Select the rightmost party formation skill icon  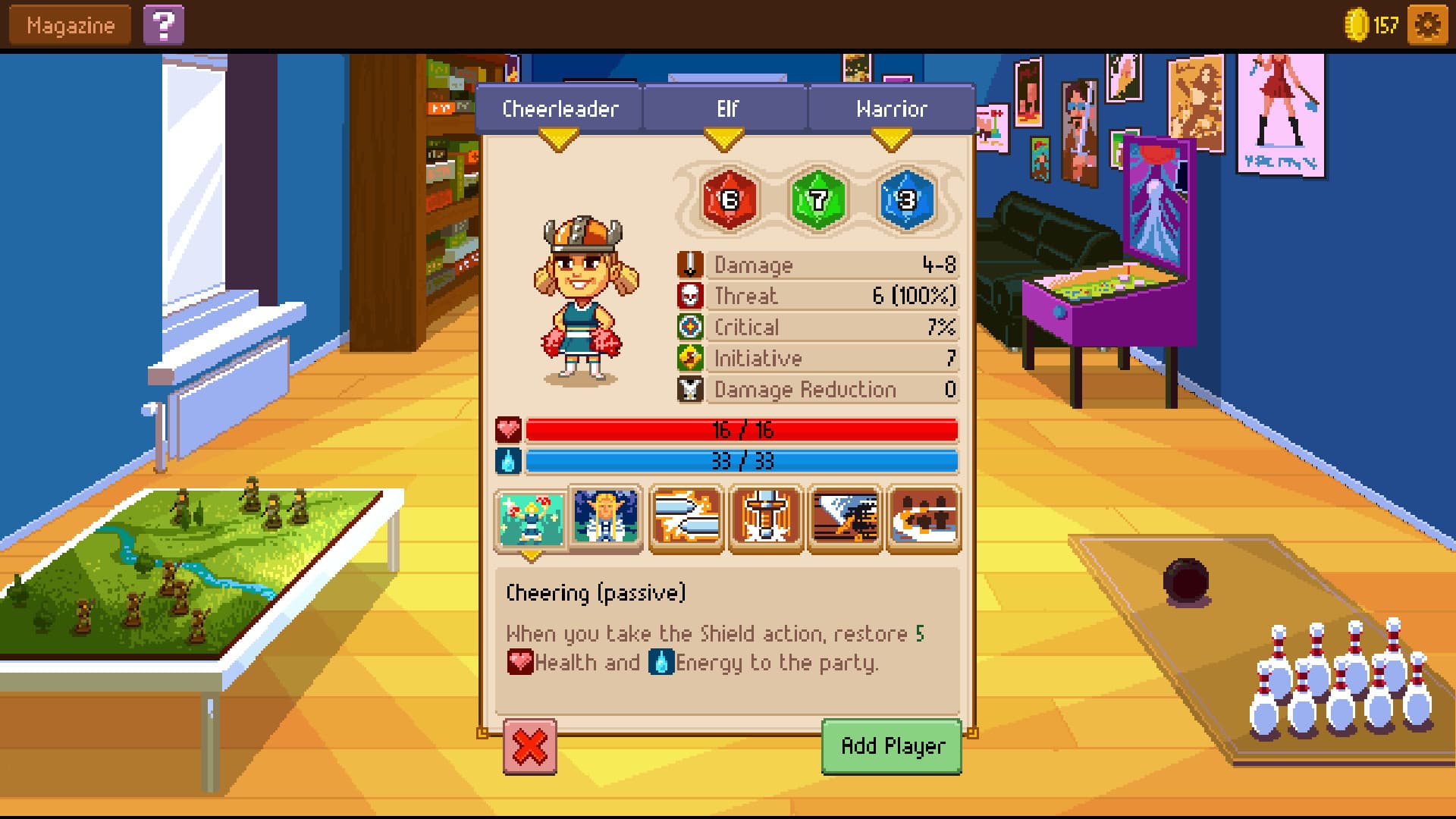[923, 519]
